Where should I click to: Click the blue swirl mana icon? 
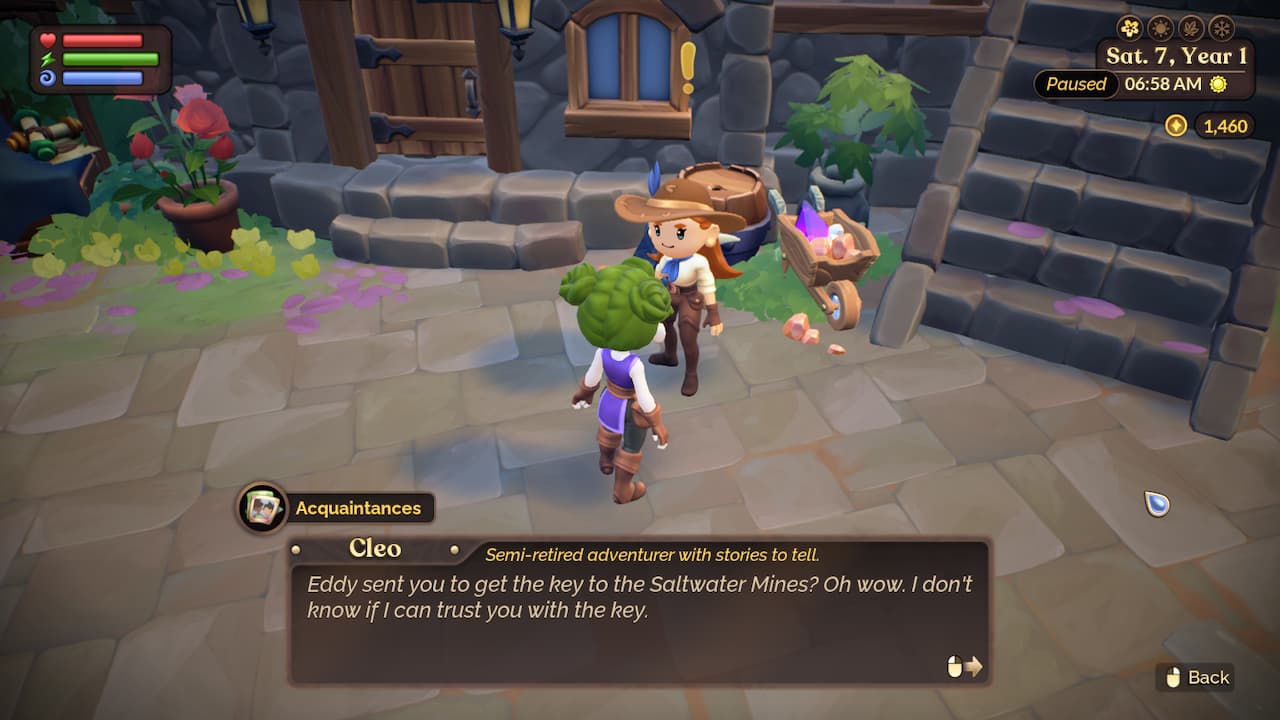(x=47, y=77)
